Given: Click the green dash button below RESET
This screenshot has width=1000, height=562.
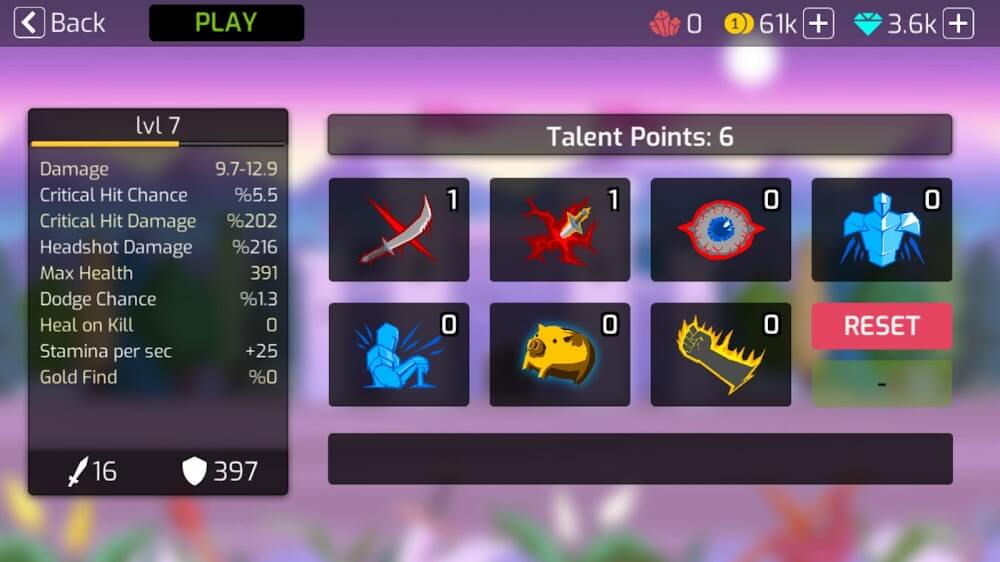Looking at the screenshot, I should [881, 383].
